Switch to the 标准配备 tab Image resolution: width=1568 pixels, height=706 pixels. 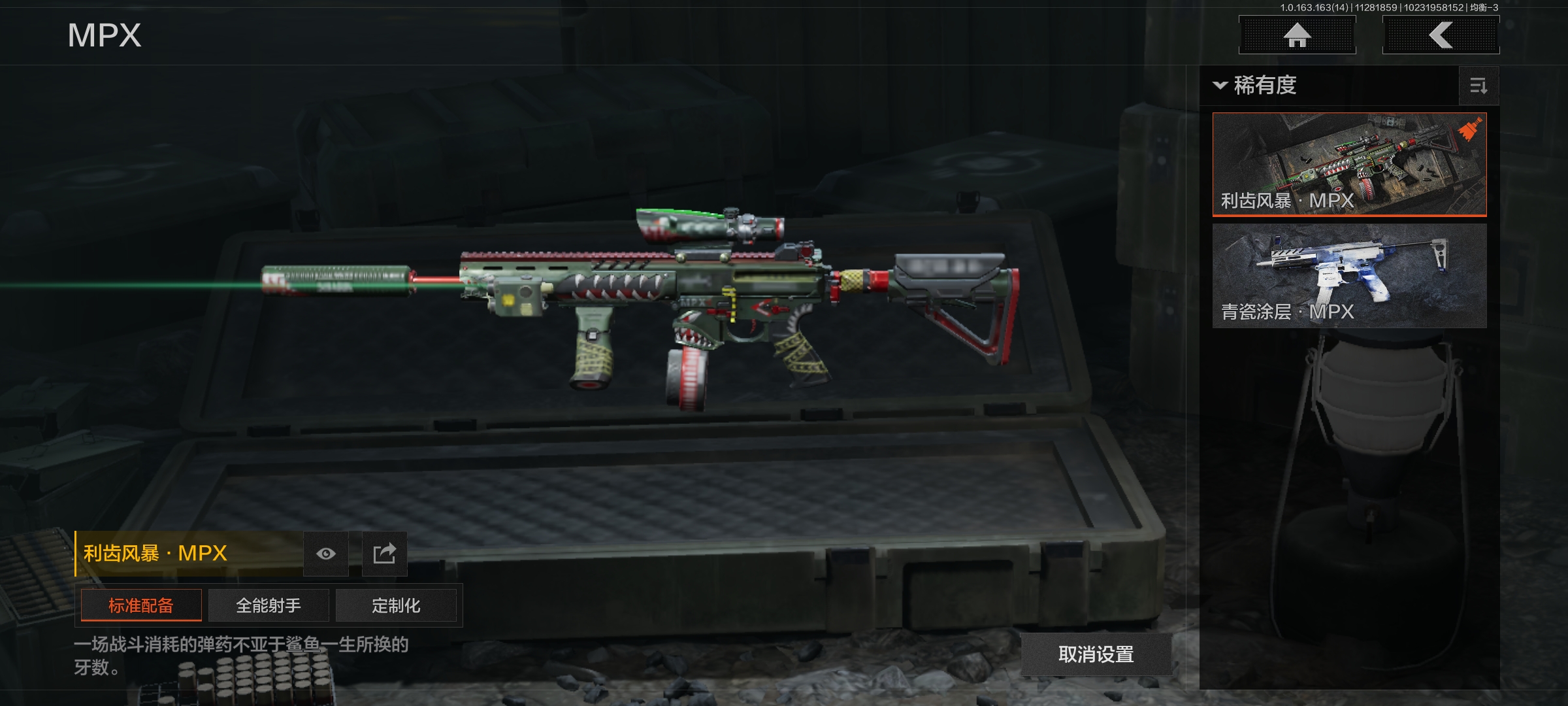click(x=141, y=605)
